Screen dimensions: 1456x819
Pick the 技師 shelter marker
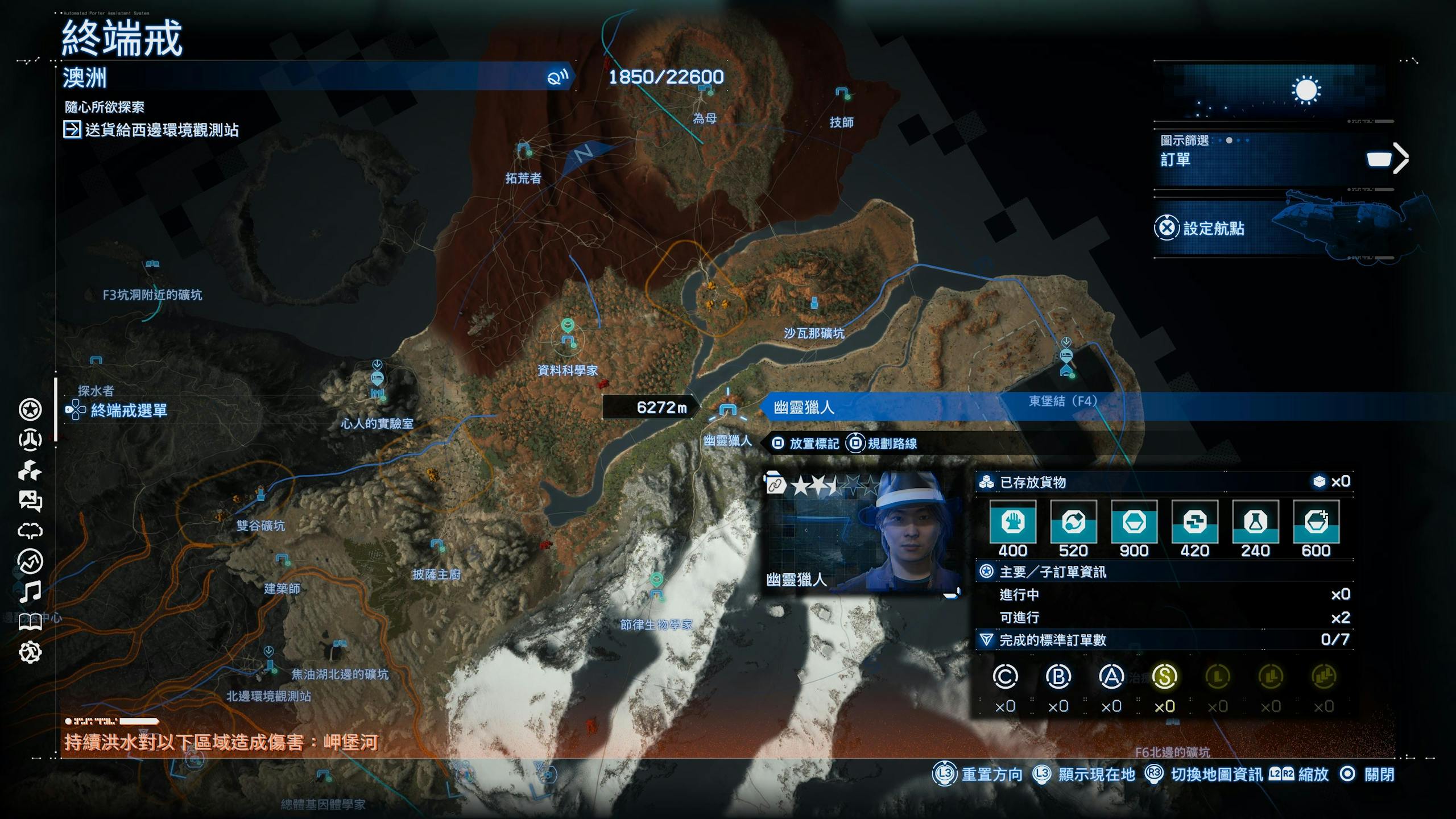842,93
